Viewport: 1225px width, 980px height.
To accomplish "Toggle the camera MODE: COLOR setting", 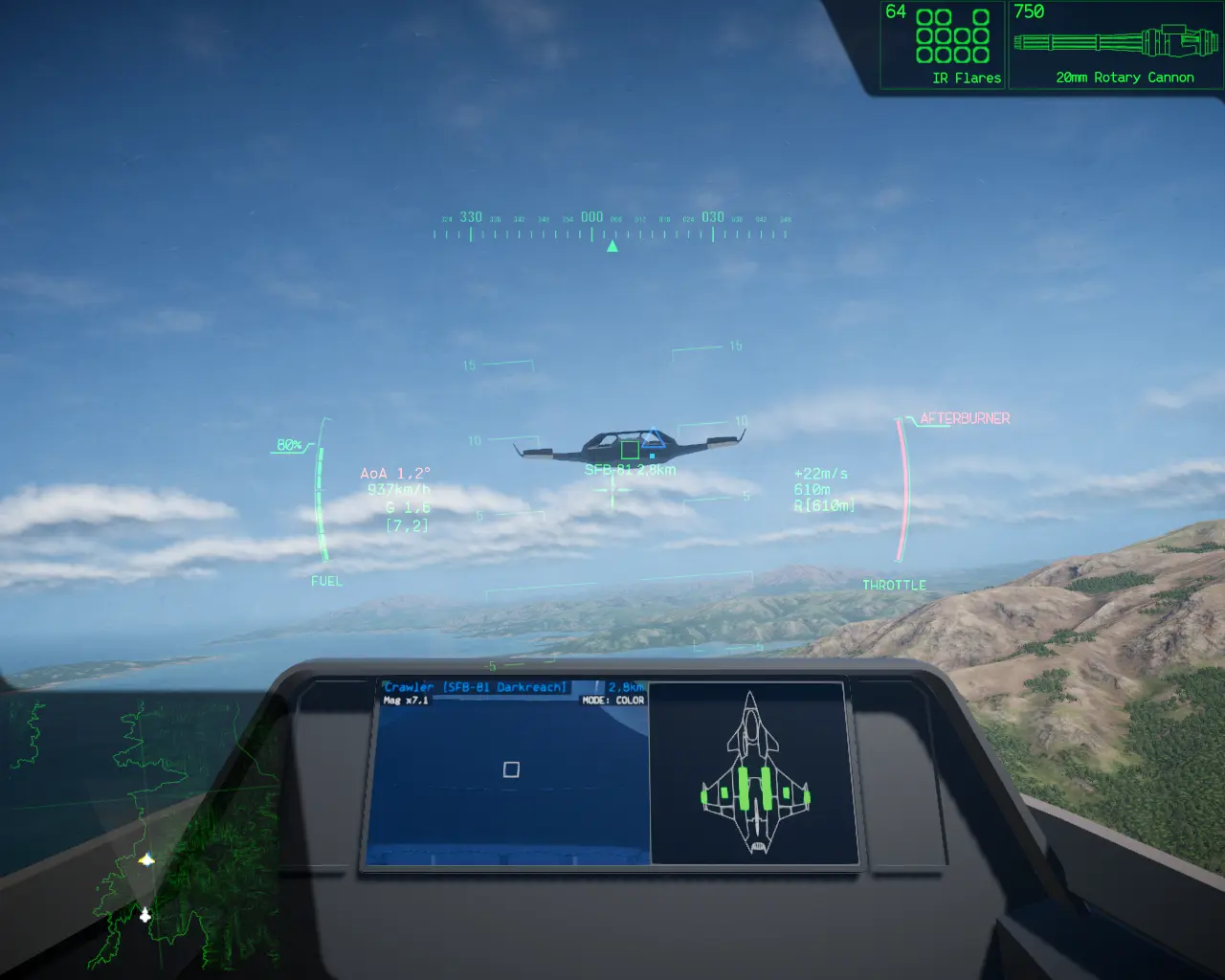I will coord(613,699).
